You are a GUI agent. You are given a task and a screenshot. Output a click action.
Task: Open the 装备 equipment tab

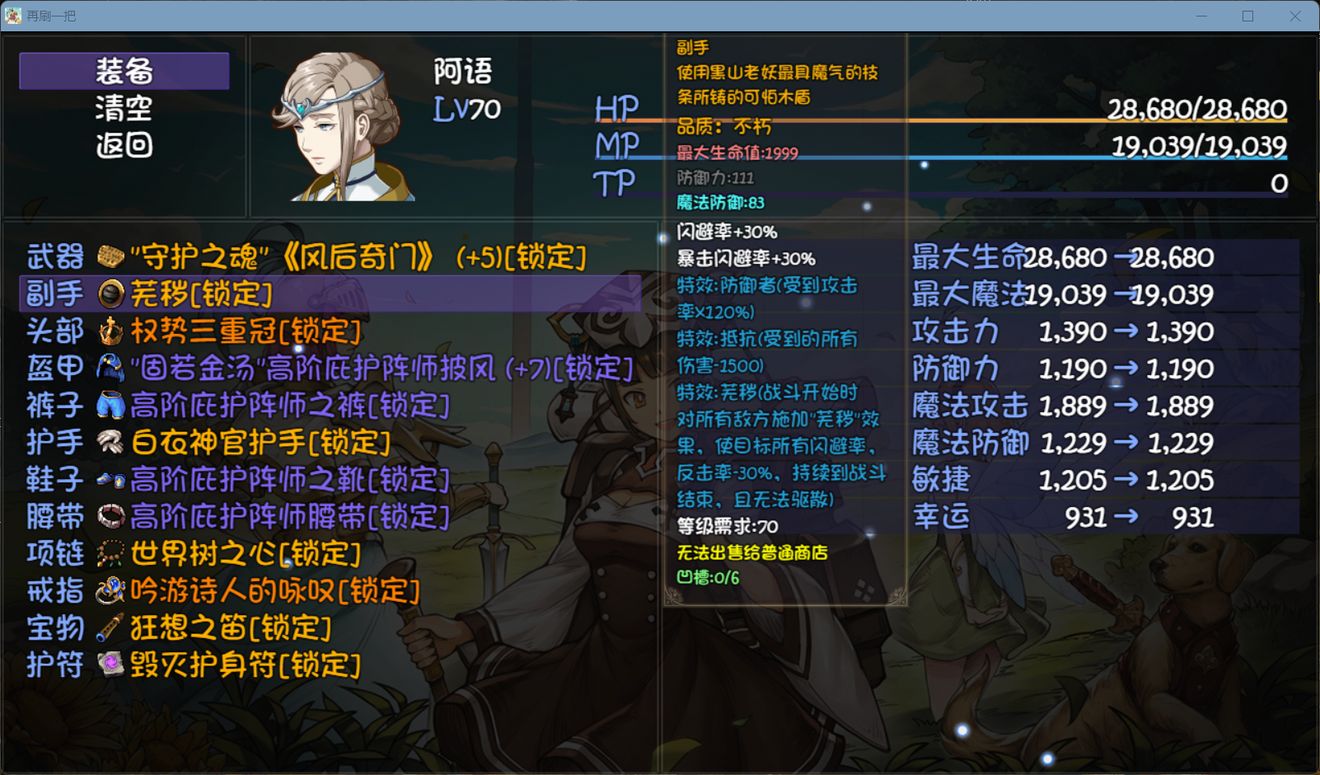click(x=122, y=71)
